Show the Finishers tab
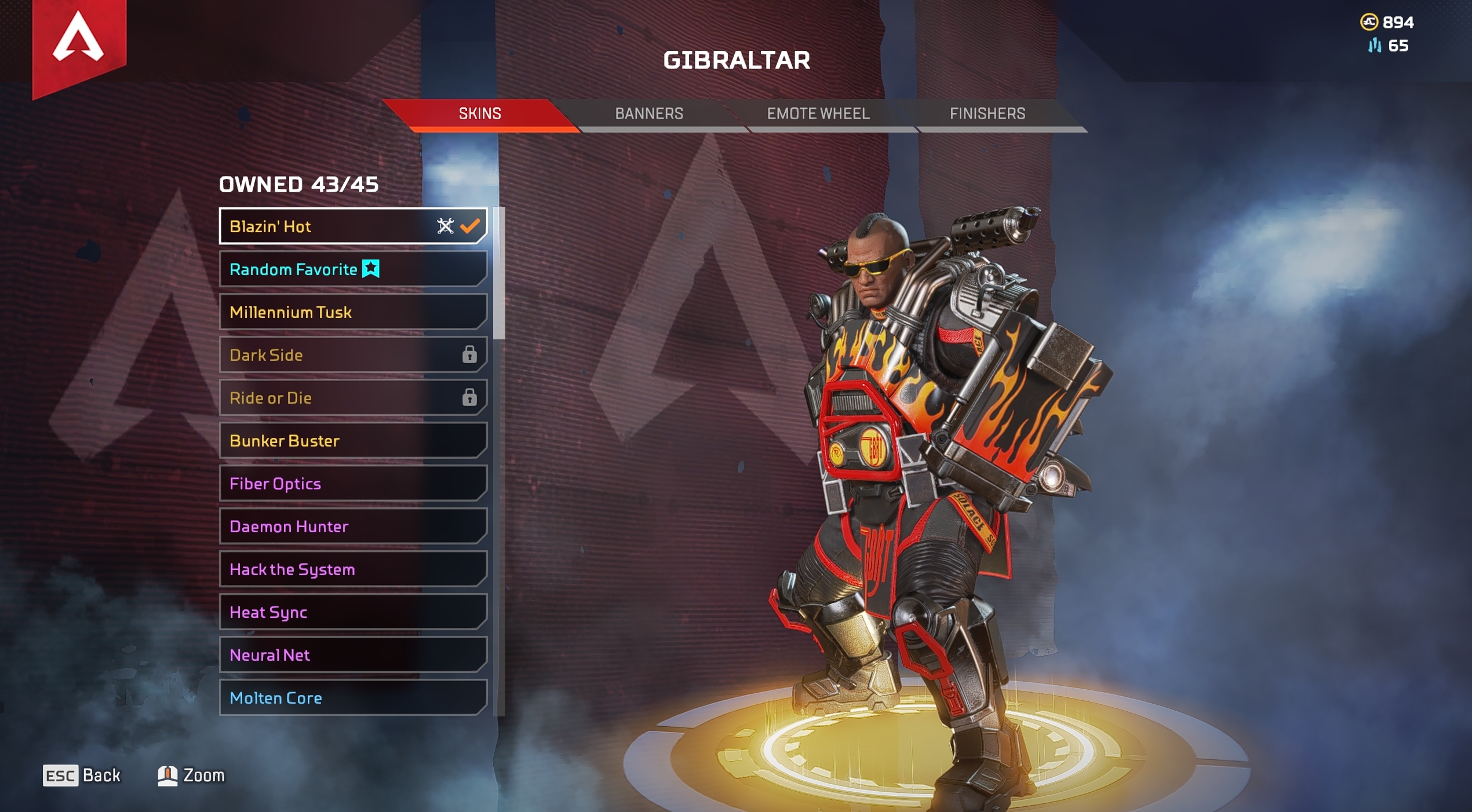 987,114
